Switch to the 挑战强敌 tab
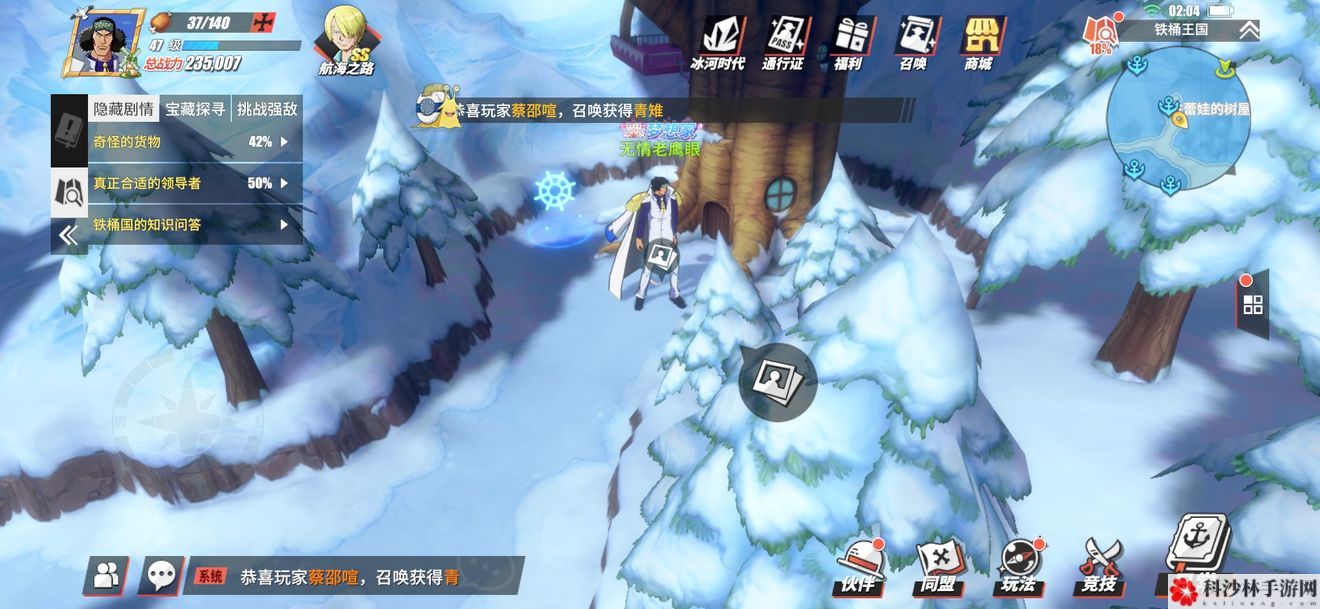This screenshot has height=609, width=1320. [x=266, y=109]
